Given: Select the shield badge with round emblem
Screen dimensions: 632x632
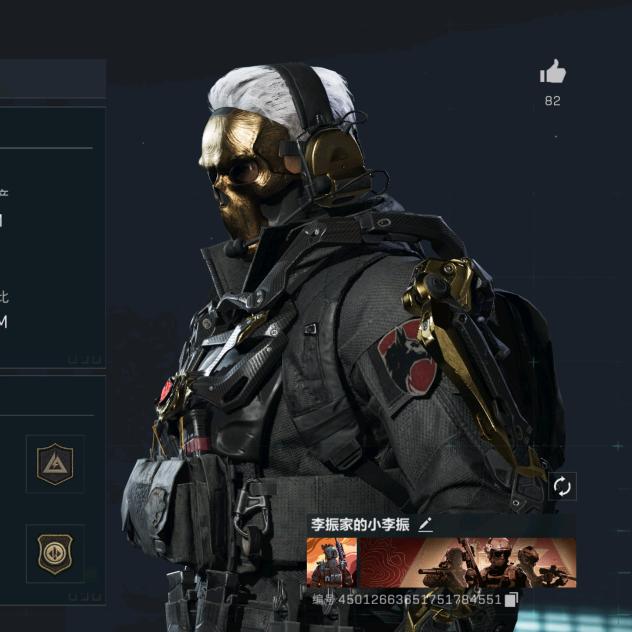Looking at the screenshot, I should tap(55, 553).
